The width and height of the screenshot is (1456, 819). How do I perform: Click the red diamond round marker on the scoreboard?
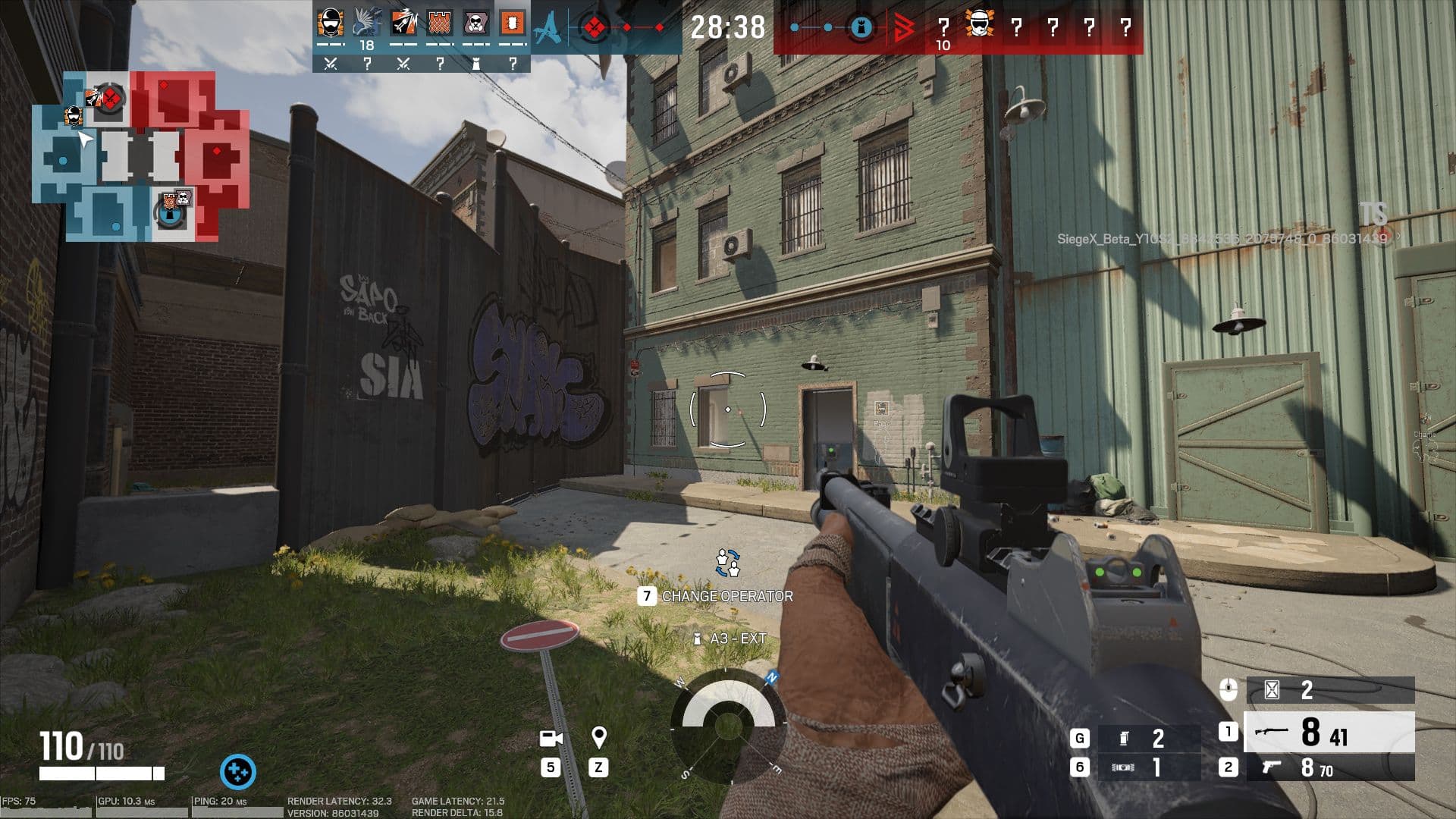595,27
